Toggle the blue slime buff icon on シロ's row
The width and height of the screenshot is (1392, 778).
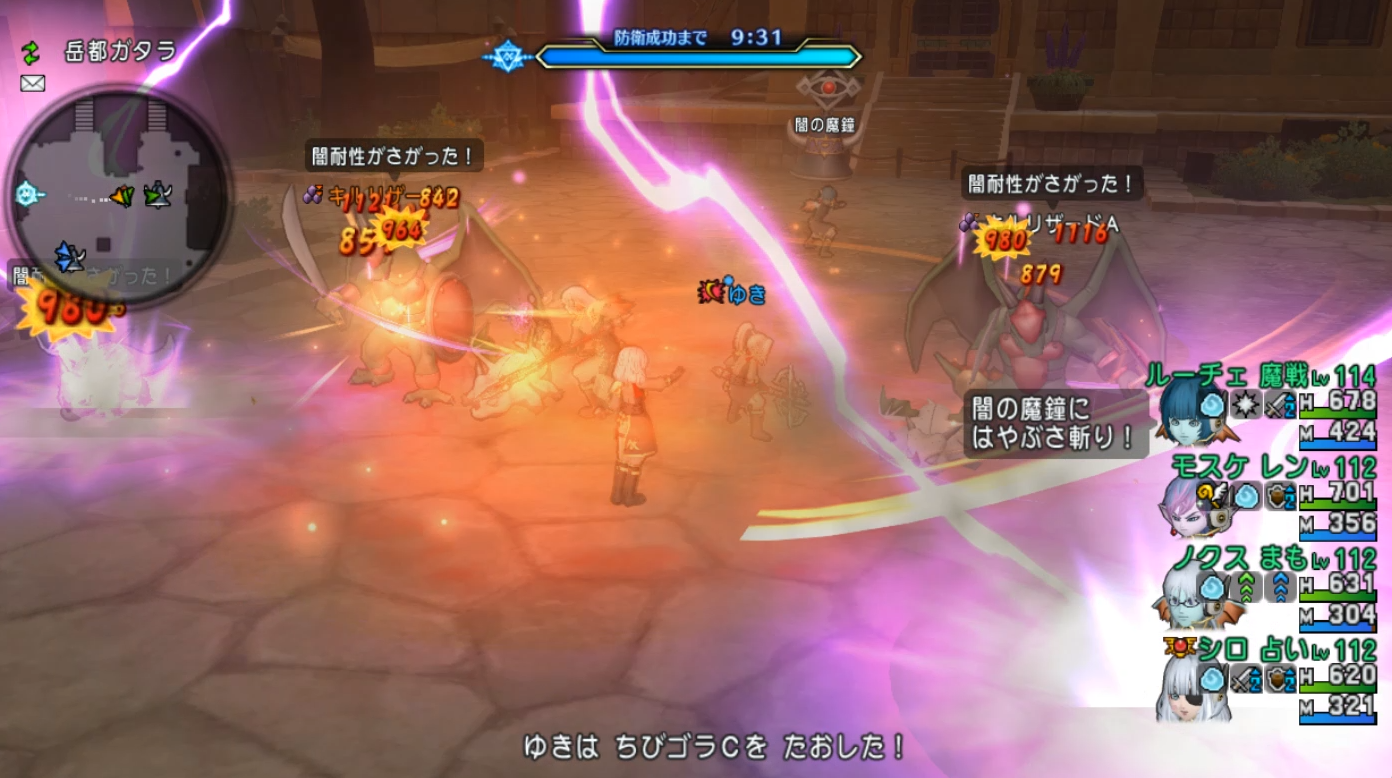point(1210,678)
